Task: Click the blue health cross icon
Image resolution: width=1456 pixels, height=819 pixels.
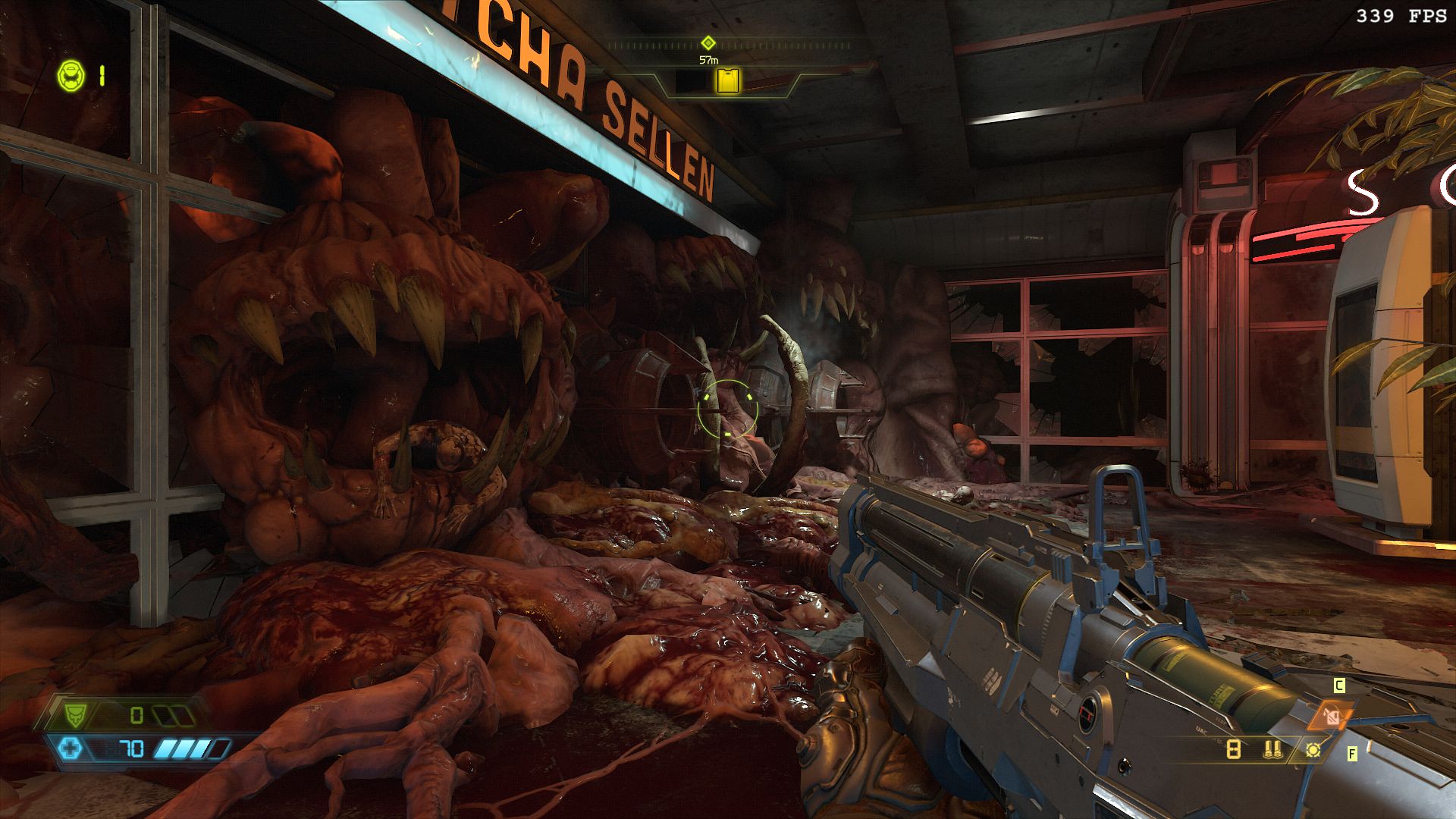Action: point(71,749)
